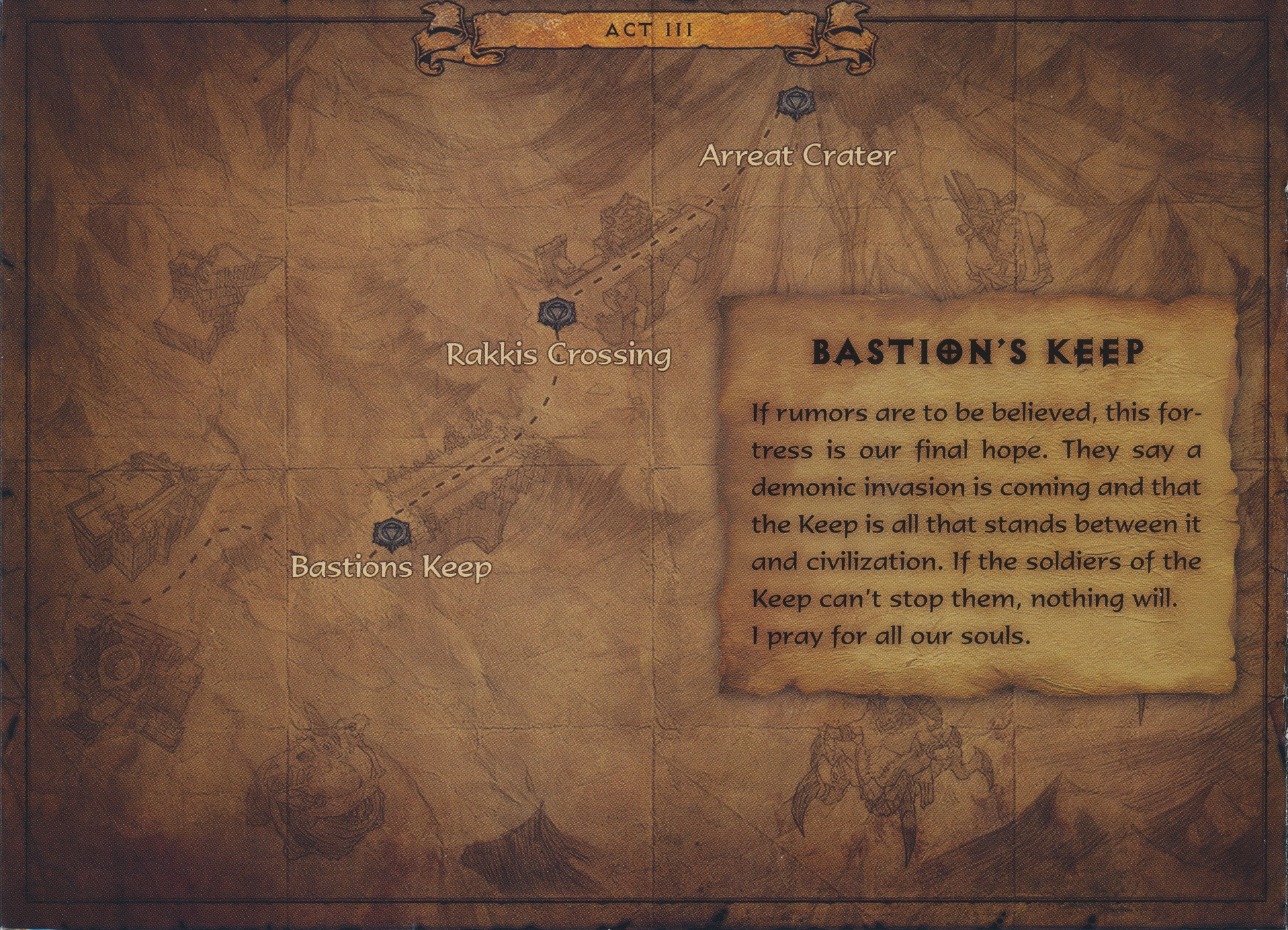Viewport: 1288px width, 930px height.
Task: Choose the Rakkis Crossing map marker
Action: tap(558, 313)
